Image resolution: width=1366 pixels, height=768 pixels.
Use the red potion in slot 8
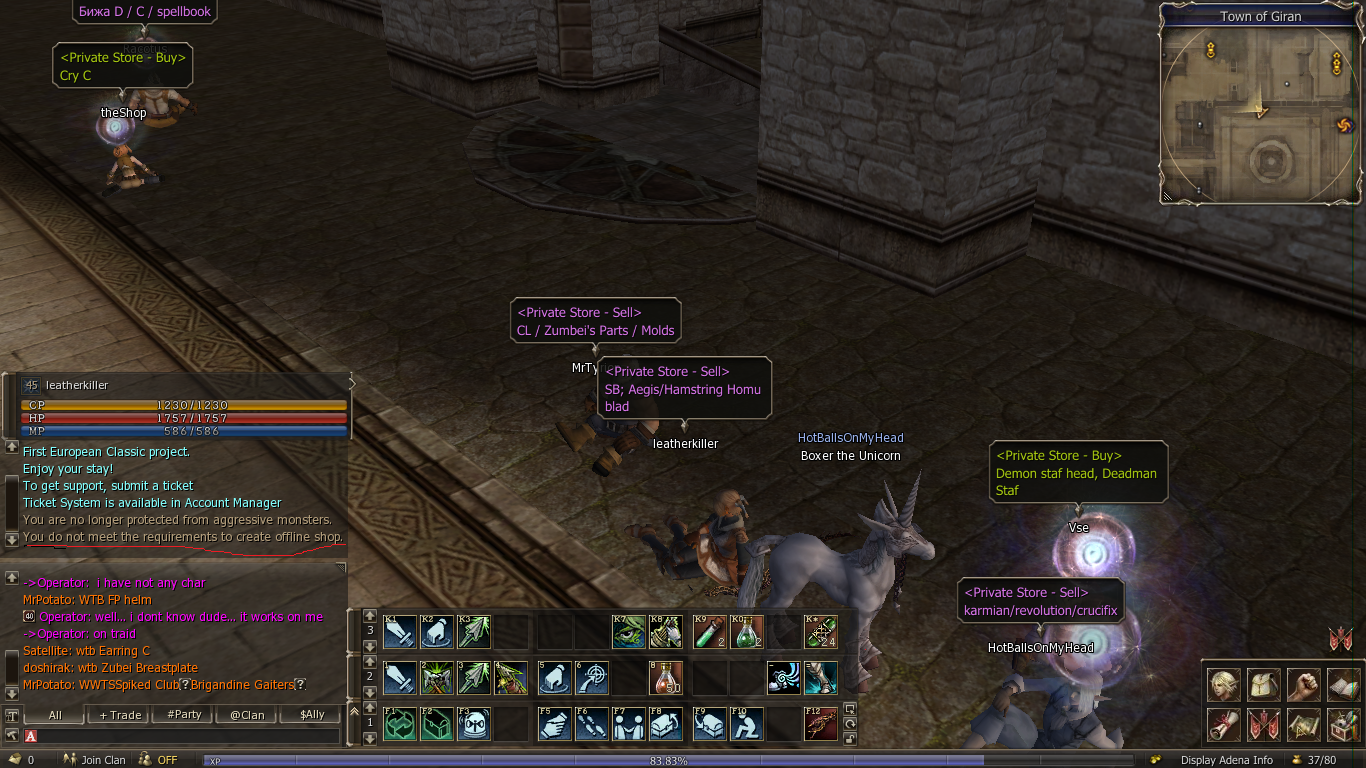point(666,678)
